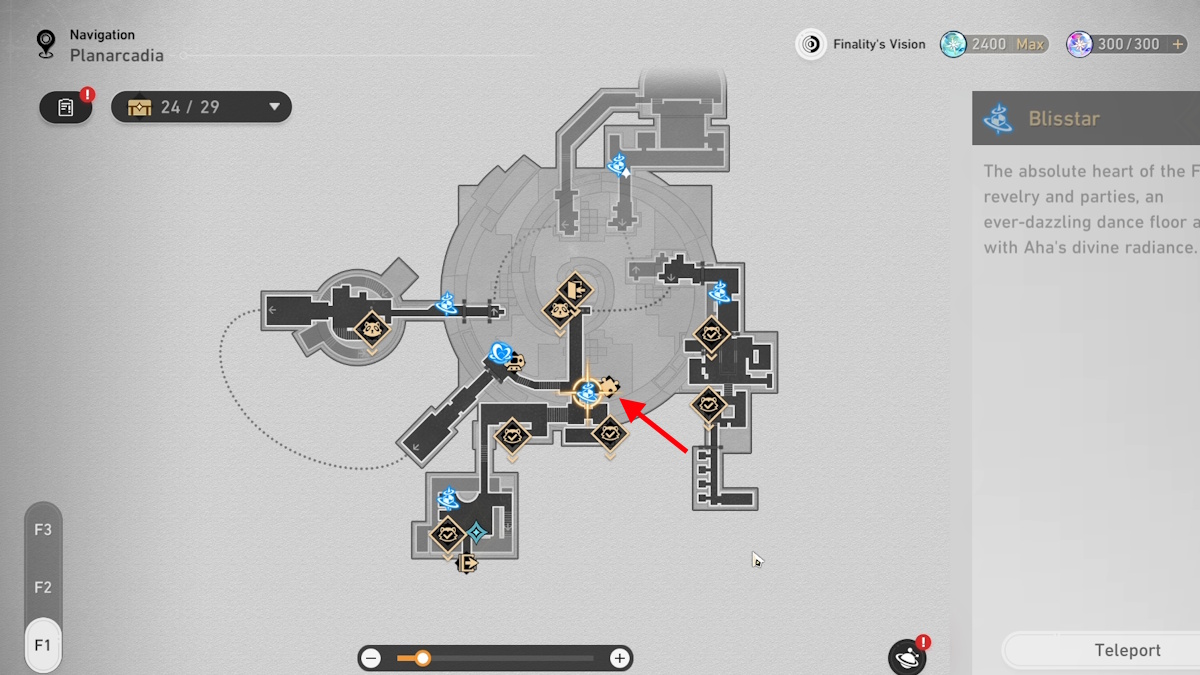The height and width of the screenshot is (675, 1200).
Task: Open the star rail planet map button
Action: coord(907,657)
